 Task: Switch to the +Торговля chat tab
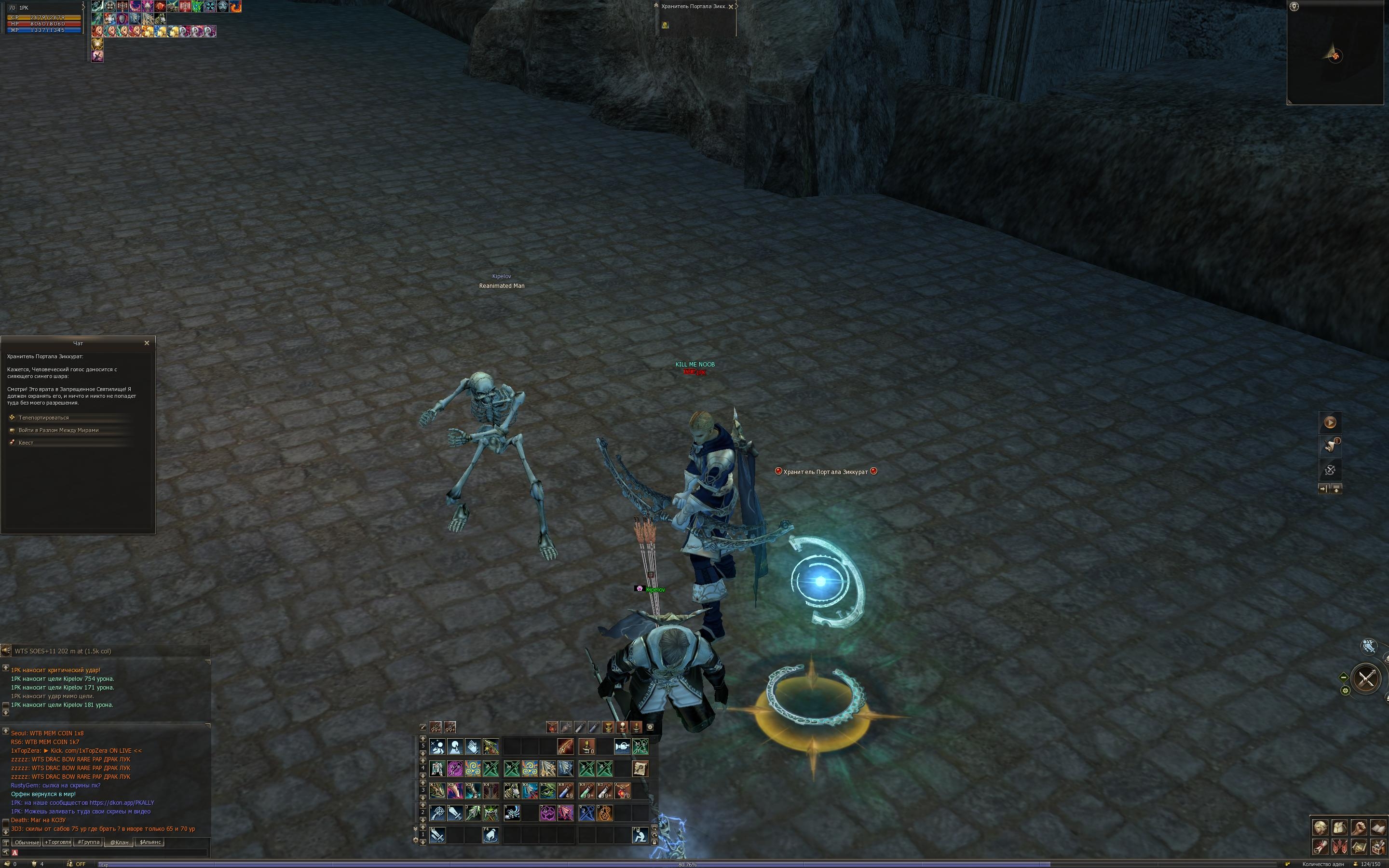[57, 842]
